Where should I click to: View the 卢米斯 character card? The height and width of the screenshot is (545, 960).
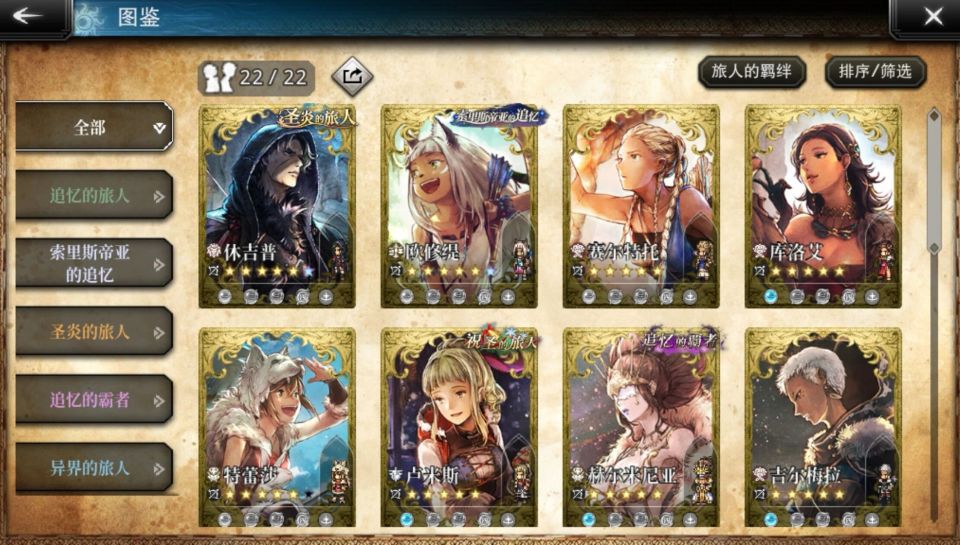click(x=459, y=427)
